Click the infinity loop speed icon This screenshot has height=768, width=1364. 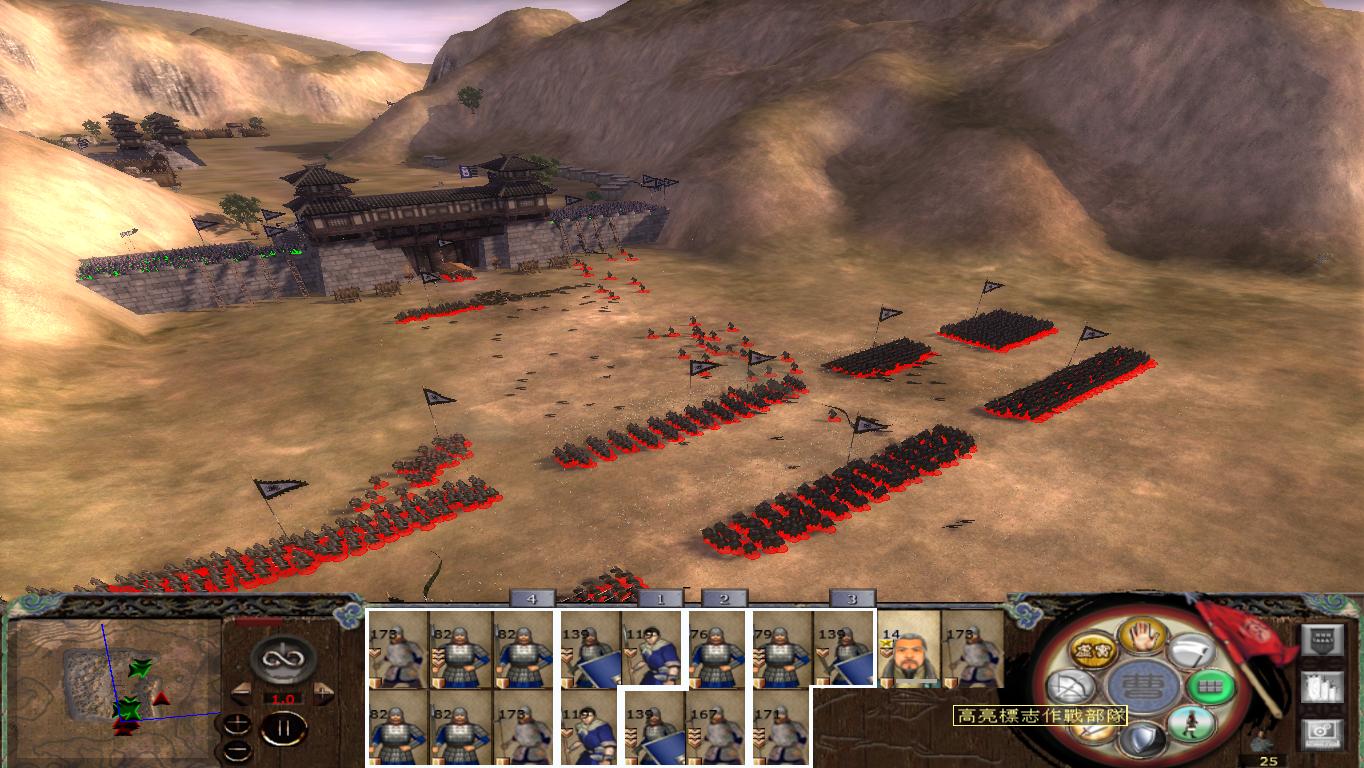tap(283, 659)
